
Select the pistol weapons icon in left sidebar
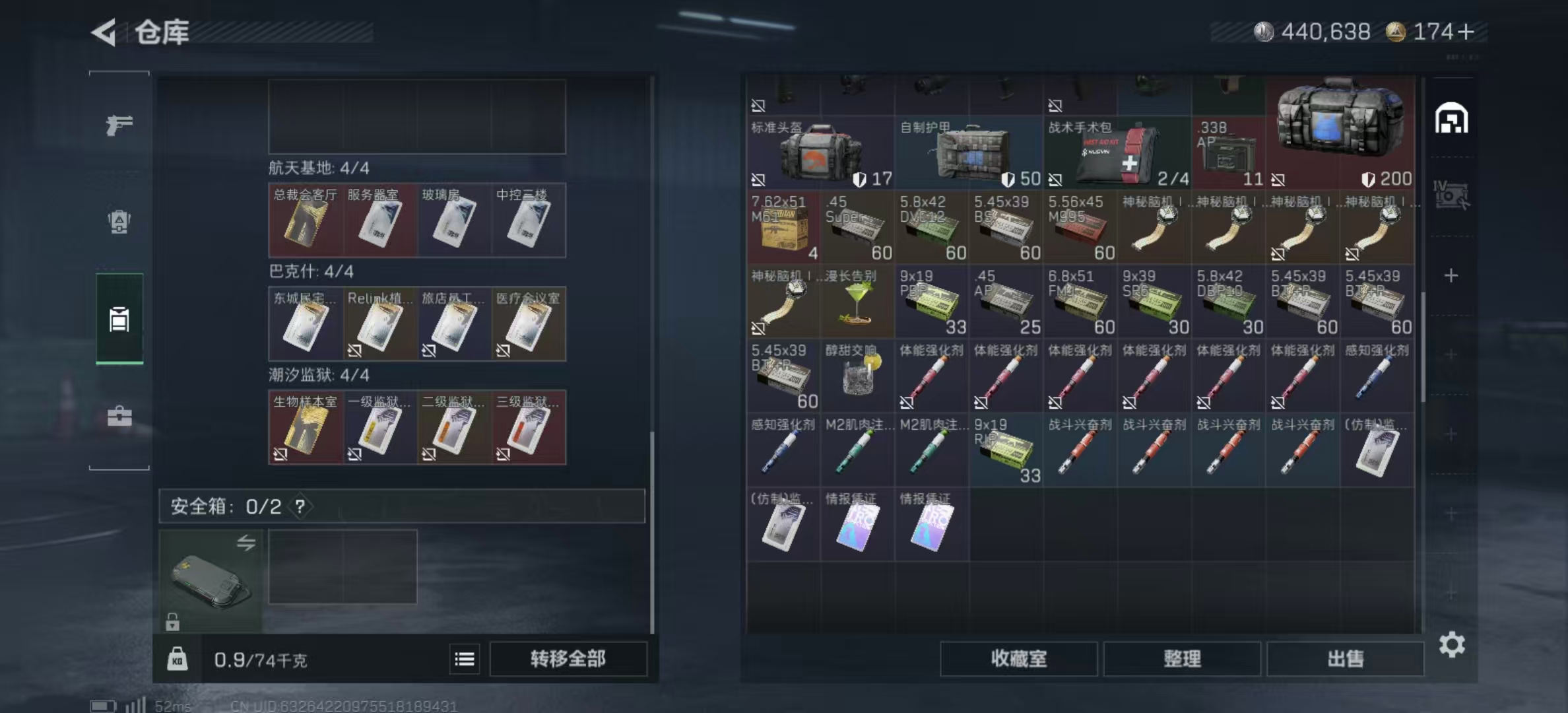(119, 123)
